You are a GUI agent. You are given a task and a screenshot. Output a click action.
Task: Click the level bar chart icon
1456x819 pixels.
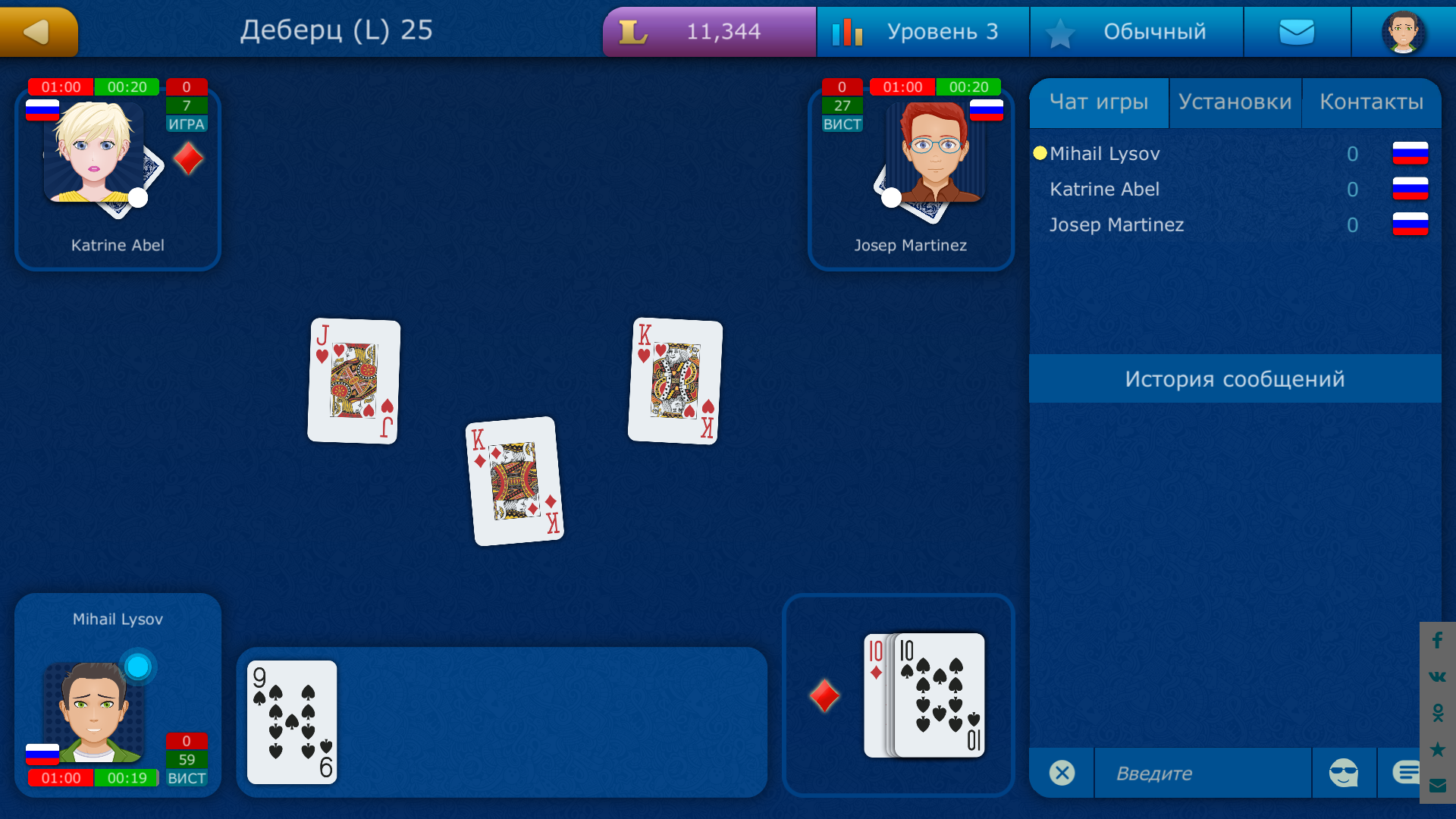pos(848,31)
